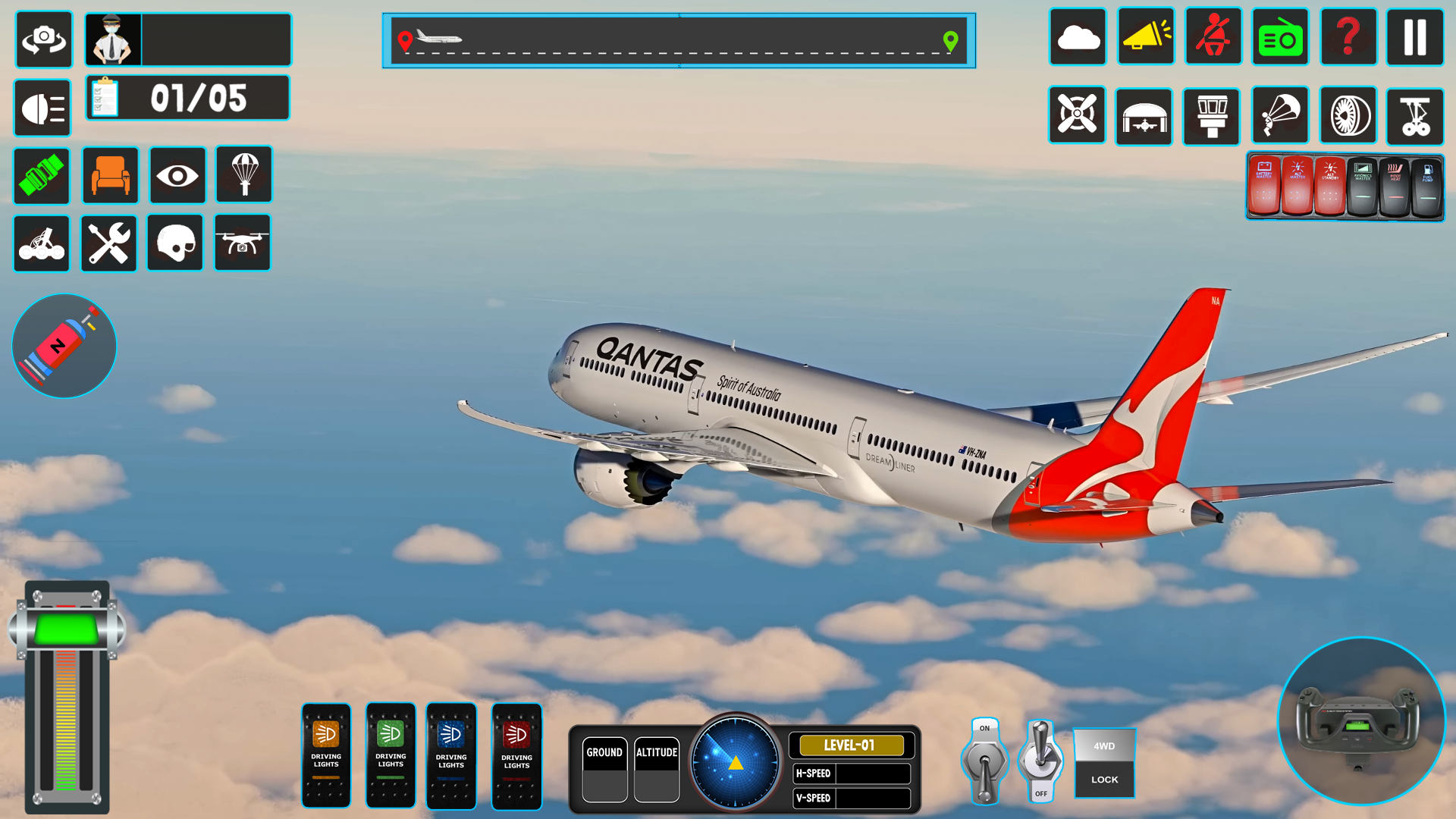This screenshot has width=1456, height=819.
Task: Open the camera view switch icon
Action: coord(43,39)
